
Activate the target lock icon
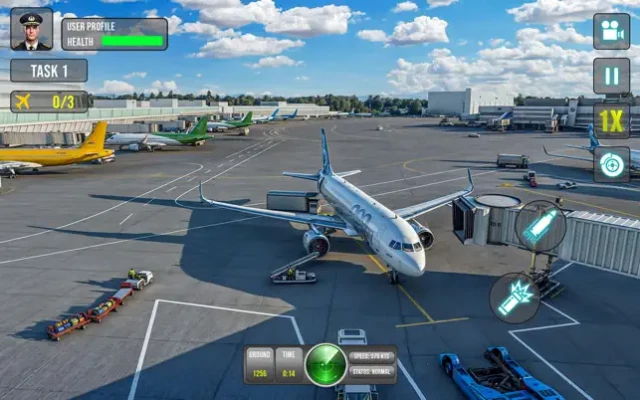(611, 164)
